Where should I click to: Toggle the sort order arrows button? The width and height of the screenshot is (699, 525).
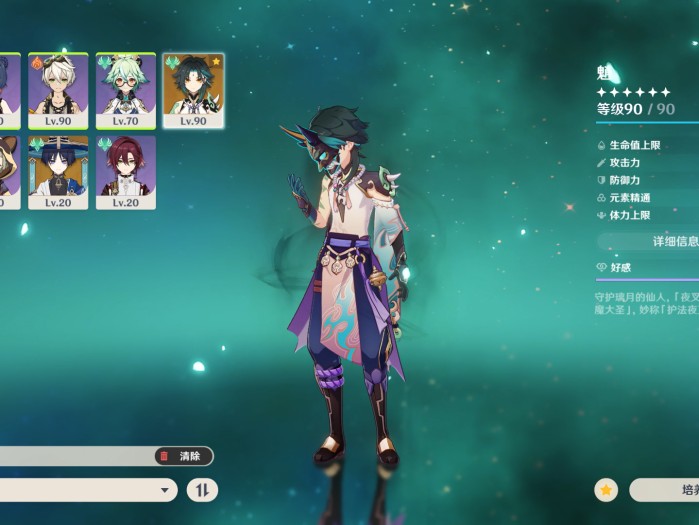tap(202, 490)
